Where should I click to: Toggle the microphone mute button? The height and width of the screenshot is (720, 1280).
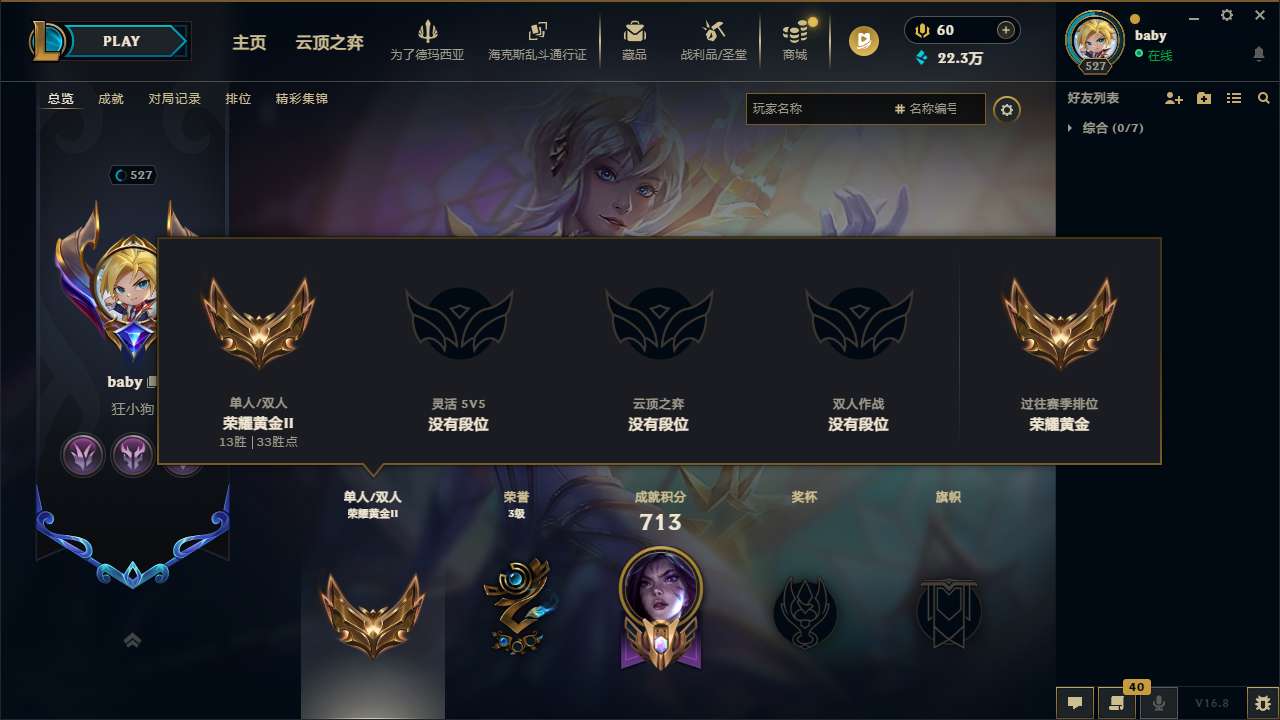[1158, 703]
